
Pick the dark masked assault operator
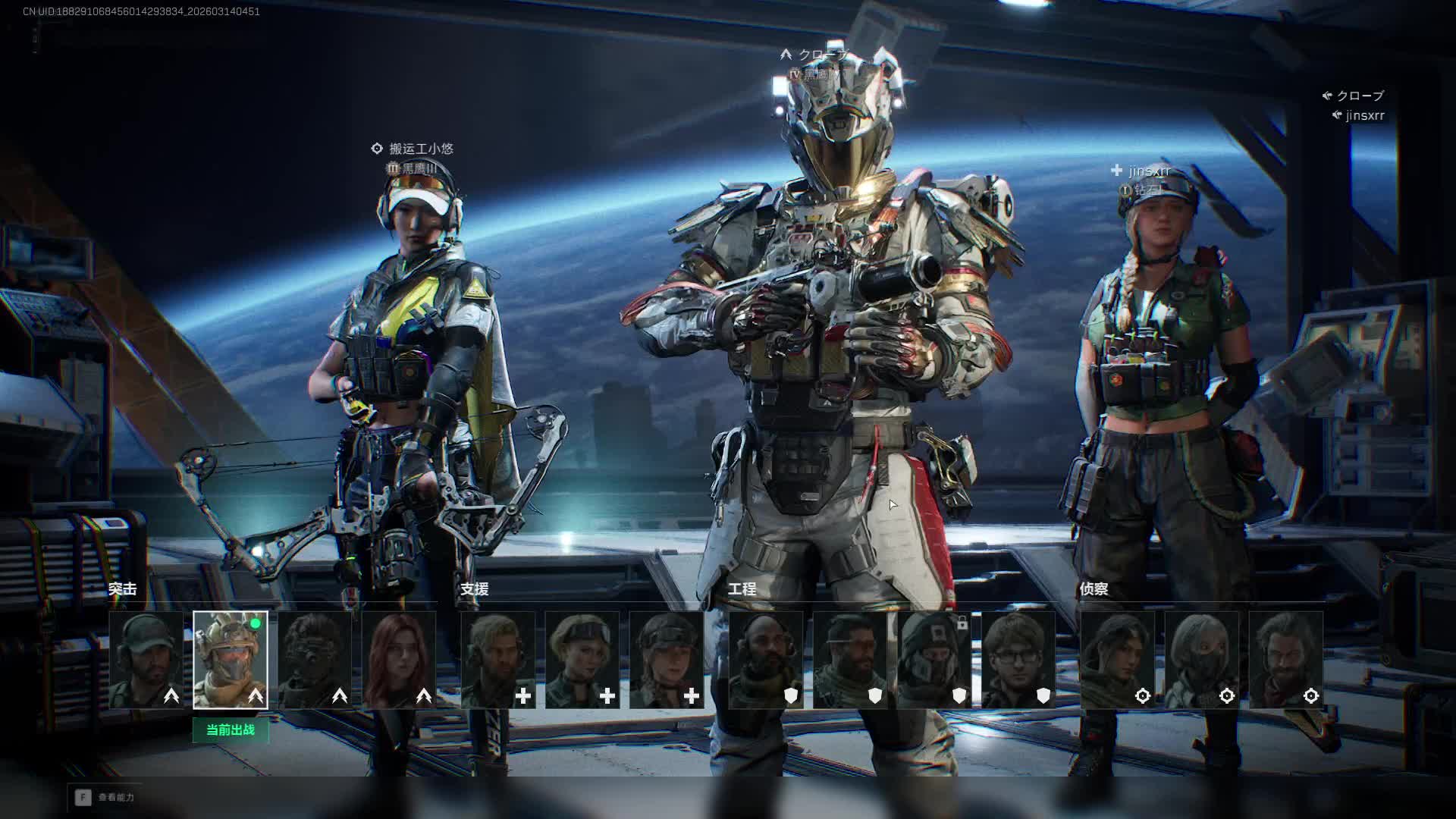[x=315, y=660]
